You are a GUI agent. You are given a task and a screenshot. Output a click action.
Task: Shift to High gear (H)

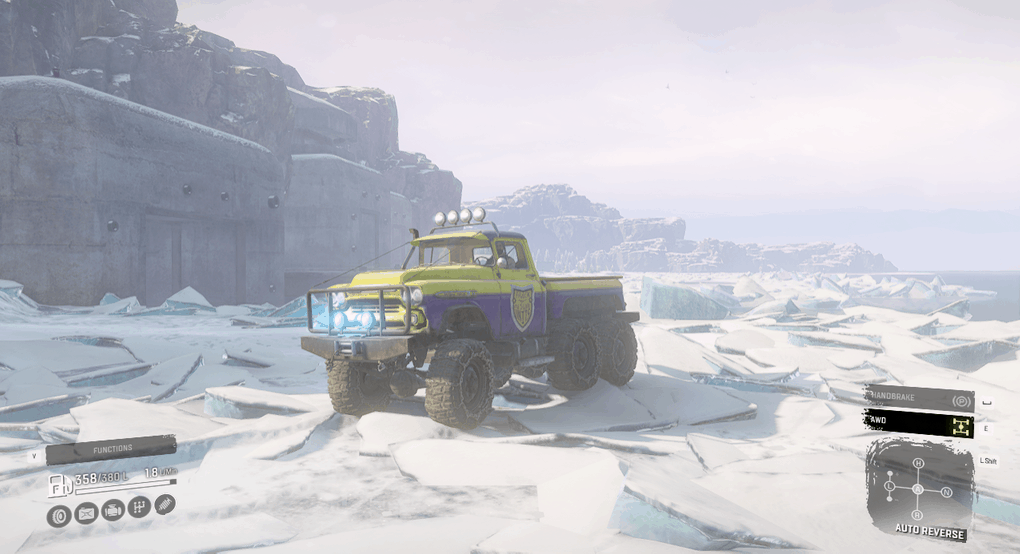918,463
